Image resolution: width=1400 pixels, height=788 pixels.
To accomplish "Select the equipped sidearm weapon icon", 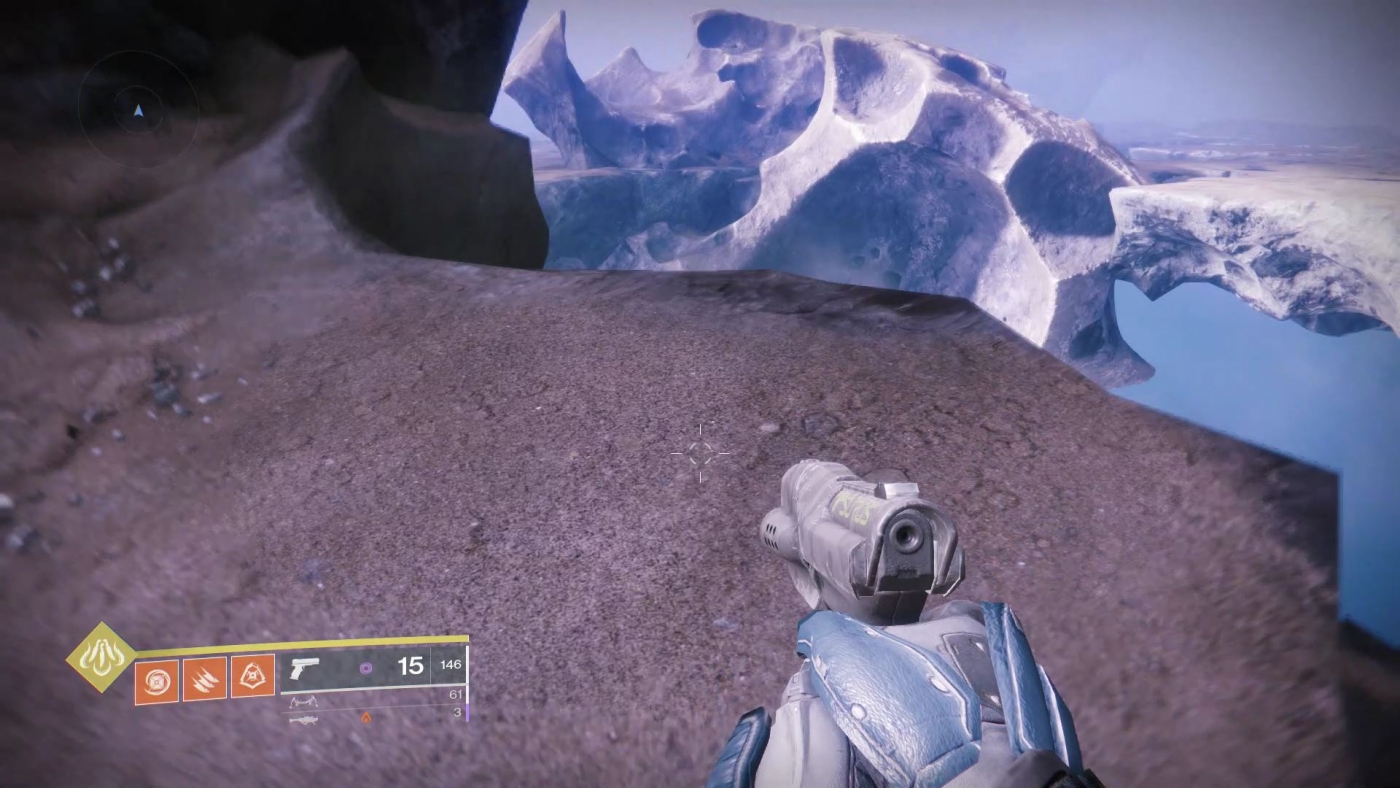I will coord(305,668).
